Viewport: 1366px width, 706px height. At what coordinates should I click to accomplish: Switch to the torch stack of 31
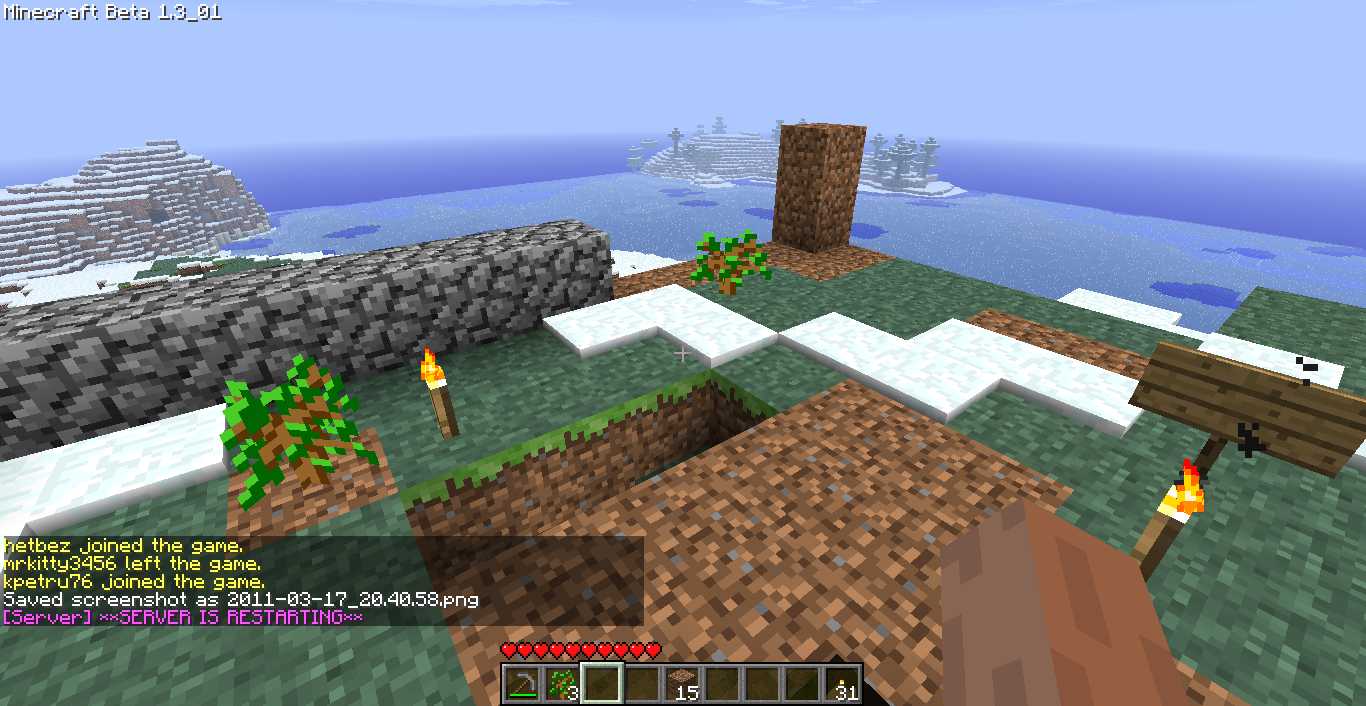coord(843,684)
